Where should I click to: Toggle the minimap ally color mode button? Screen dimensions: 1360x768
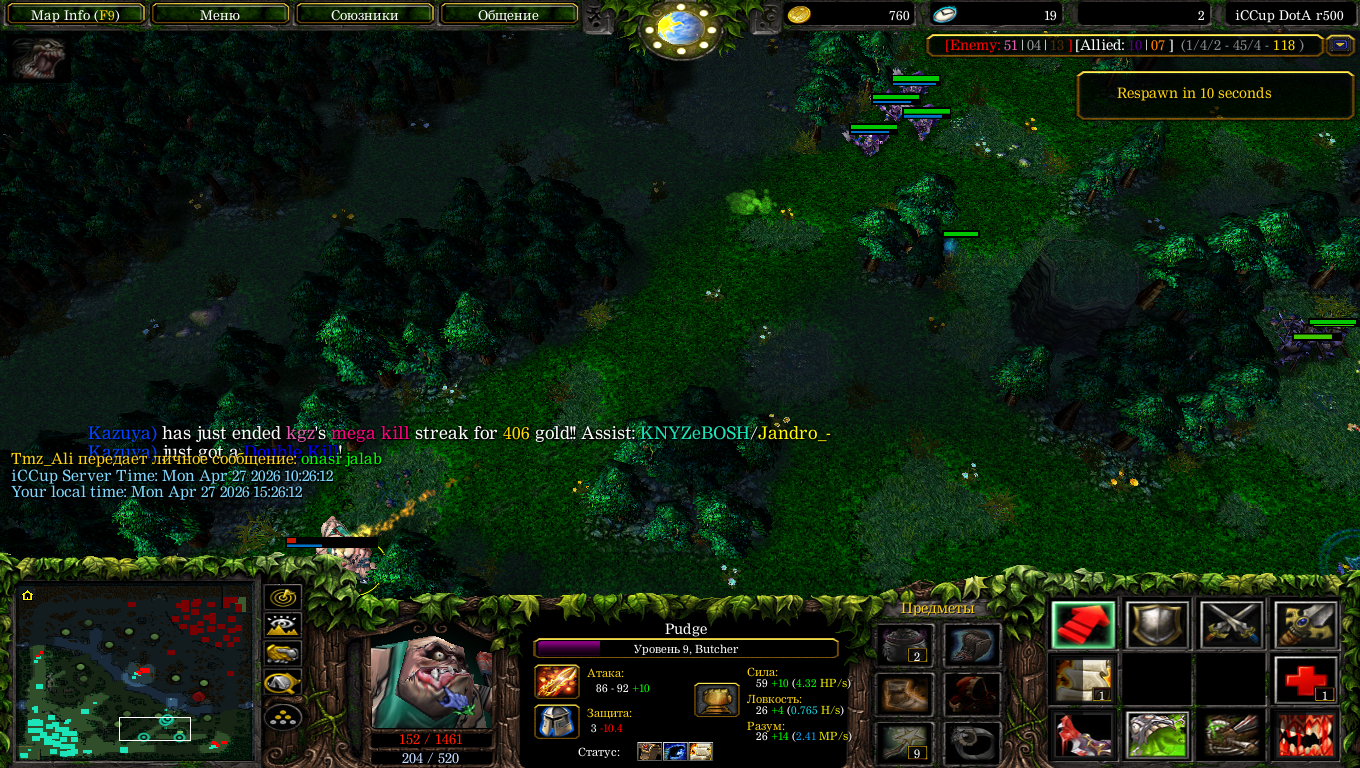click(x=283, y=655)
